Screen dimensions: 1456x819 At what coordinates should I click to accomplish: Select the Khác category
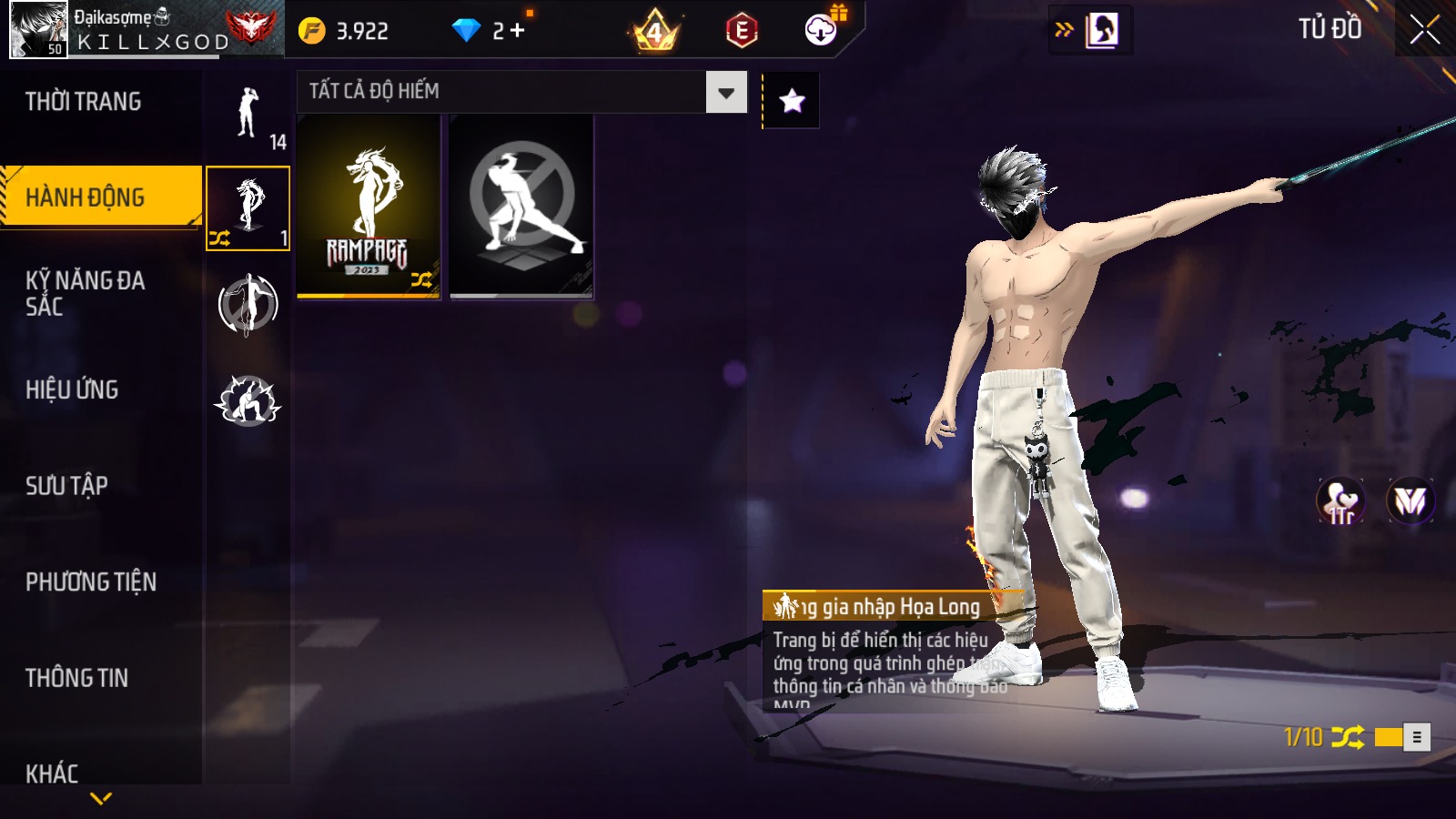53,773
